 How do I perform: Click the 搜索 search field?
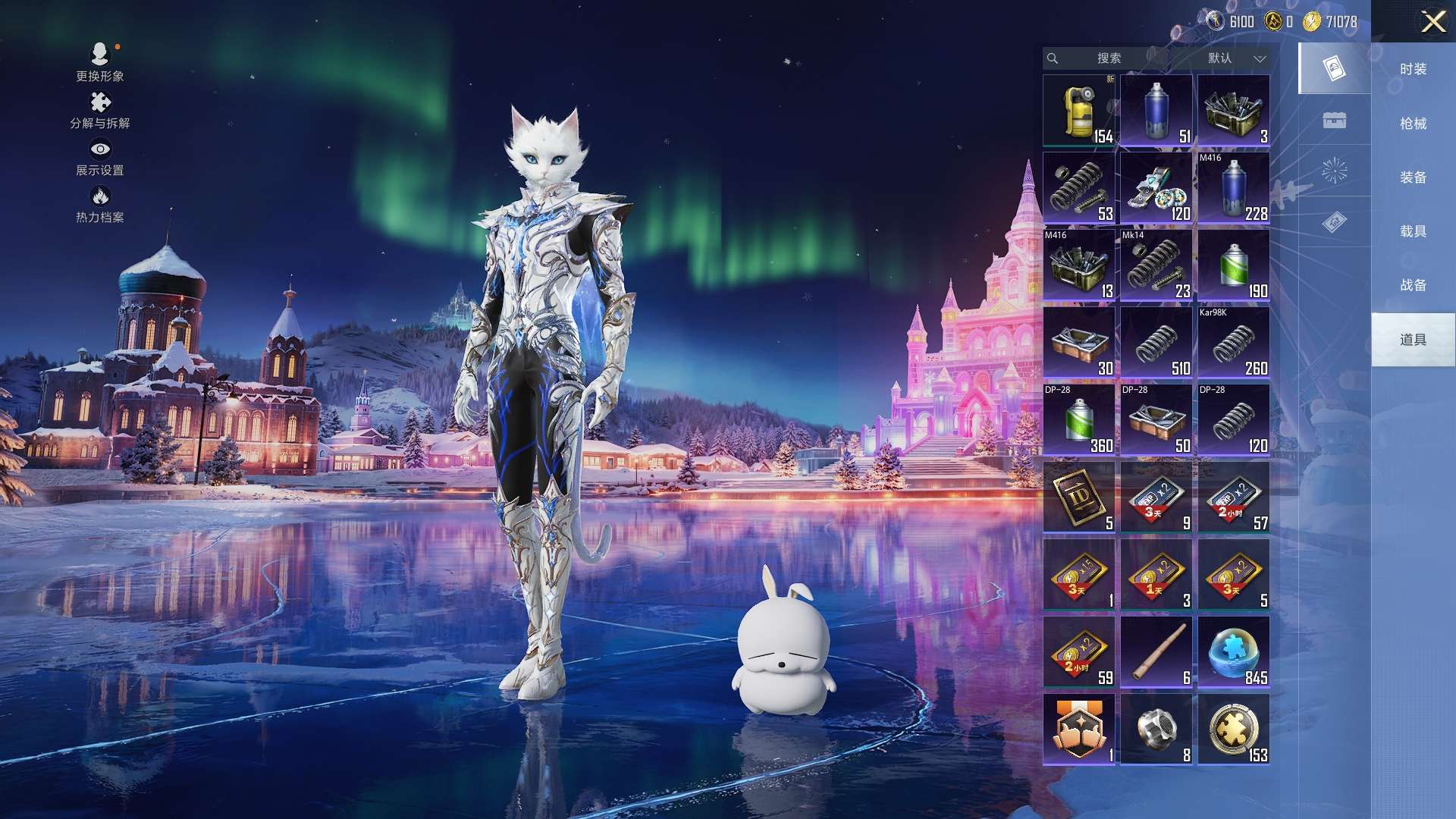tap(1108, 58)
